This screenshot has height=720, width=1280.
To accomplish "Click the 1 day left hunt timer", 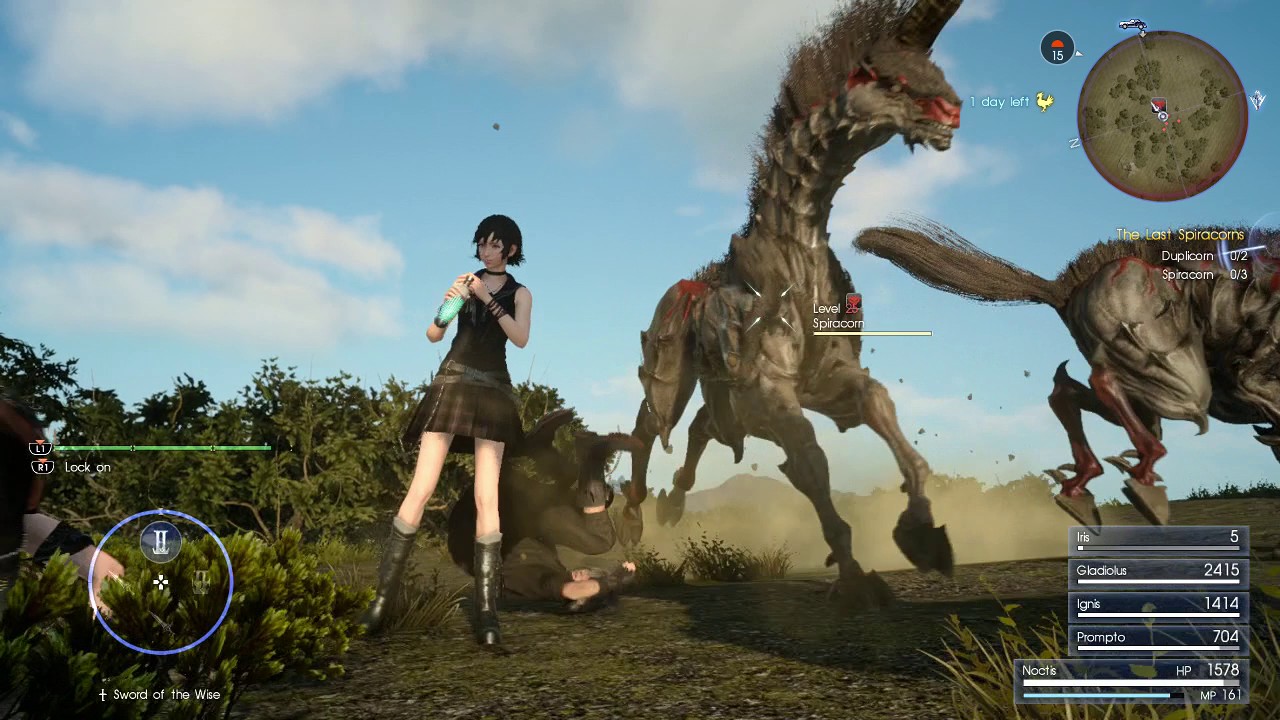I will coord(1001,102).
